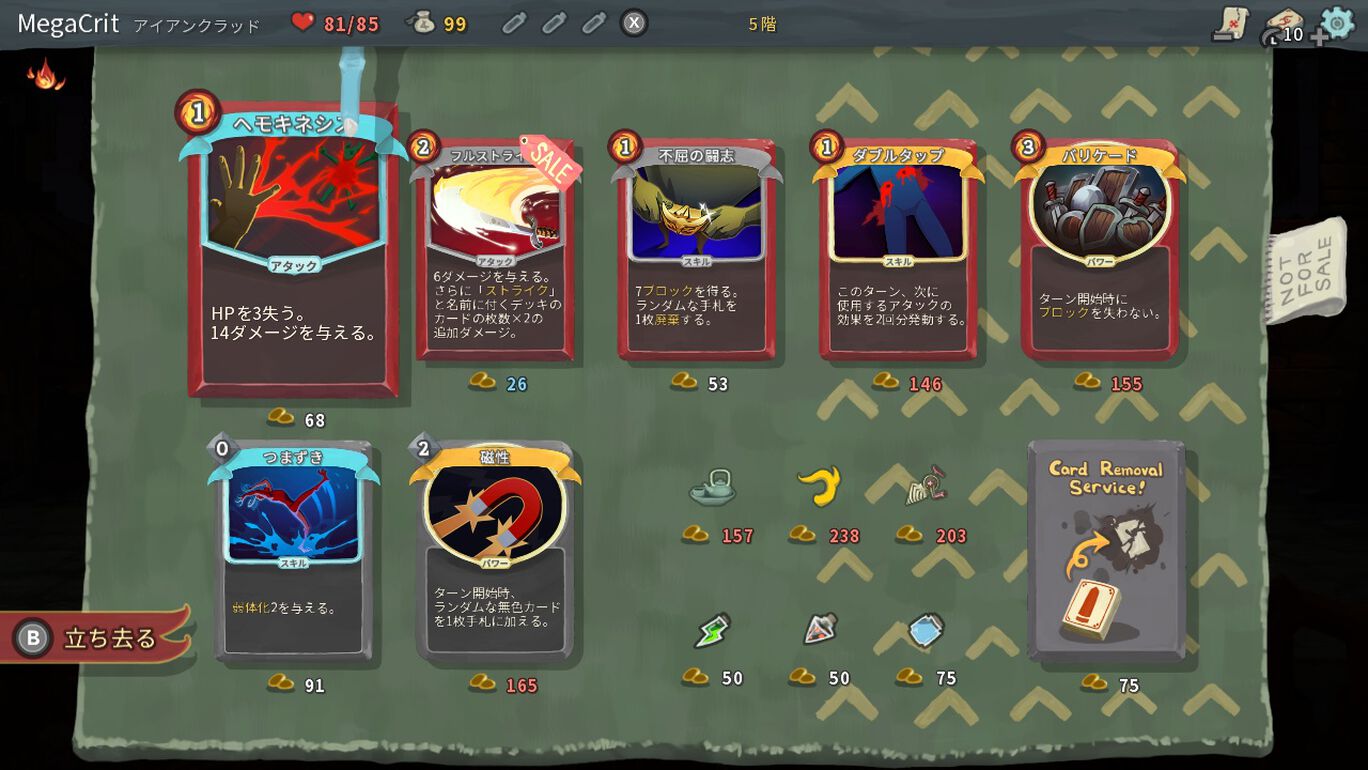Pick up the つまずき curse card
Viewport: 1368px width, 770px height.
(296, 555)
